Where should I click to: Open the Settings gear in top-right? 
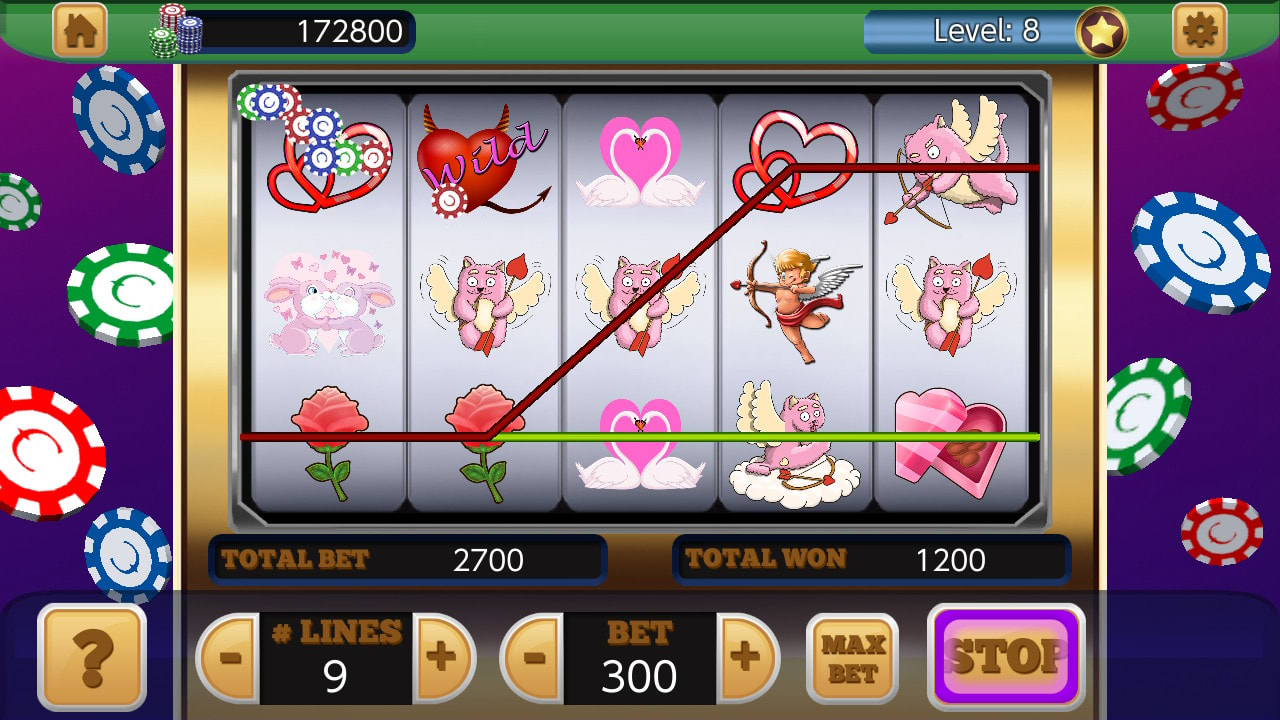pyautogui.click(x=1201, y=30)
